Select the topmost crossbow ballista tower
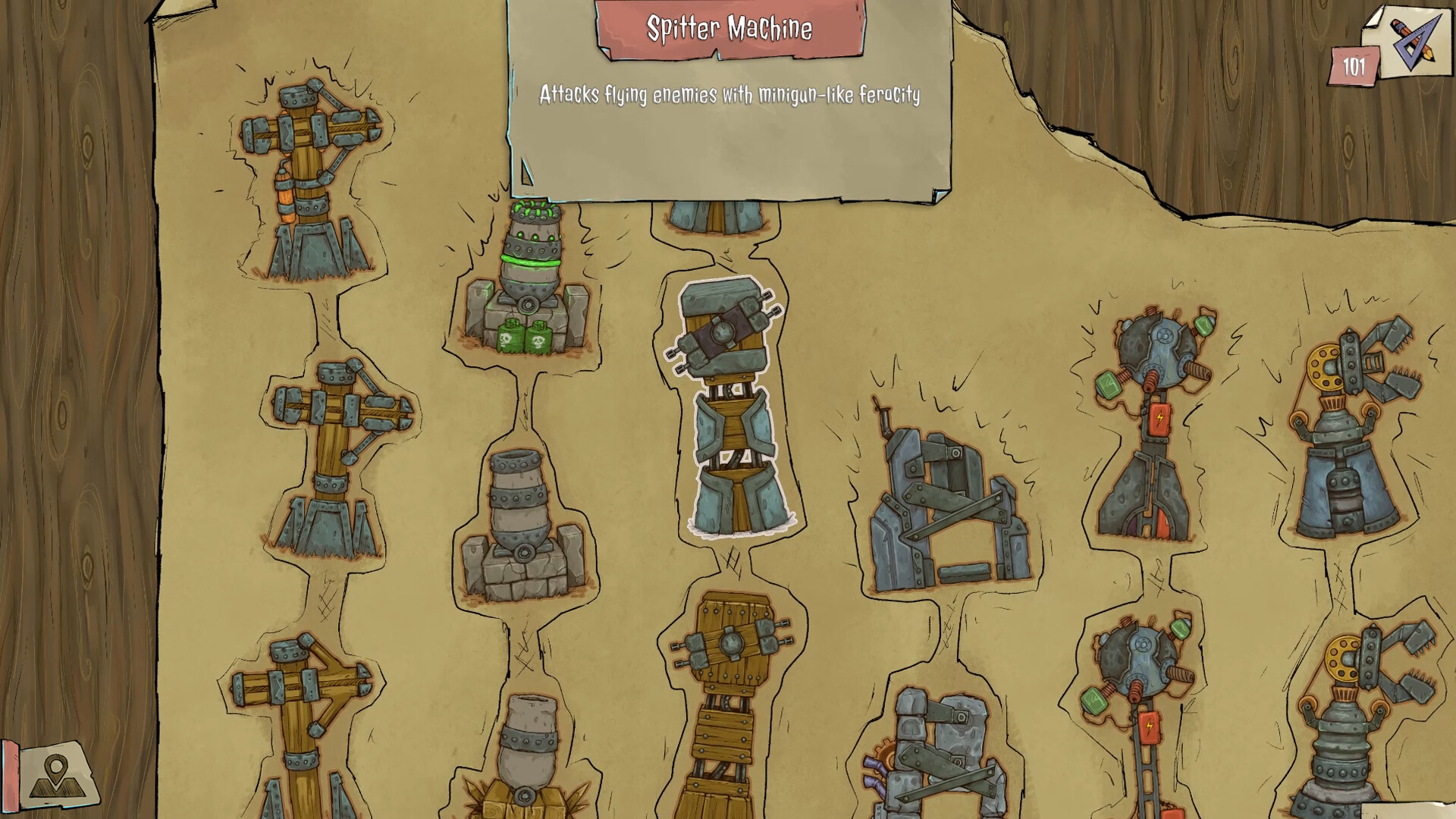The height and width of the screenshot is (819, 1456). tap(303, 174)
